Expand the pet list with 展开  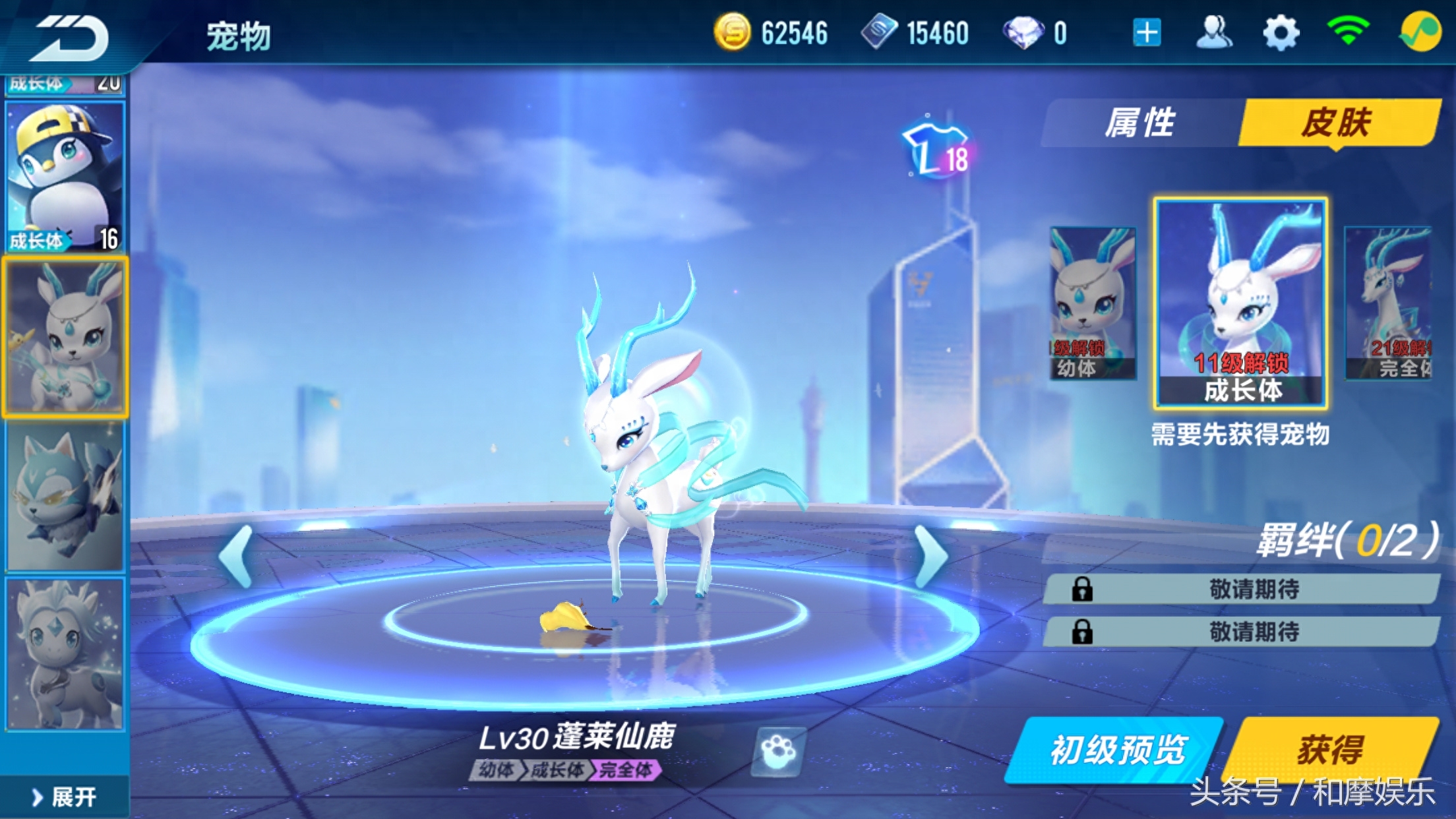pyautogui.click(x=65, y=797)
